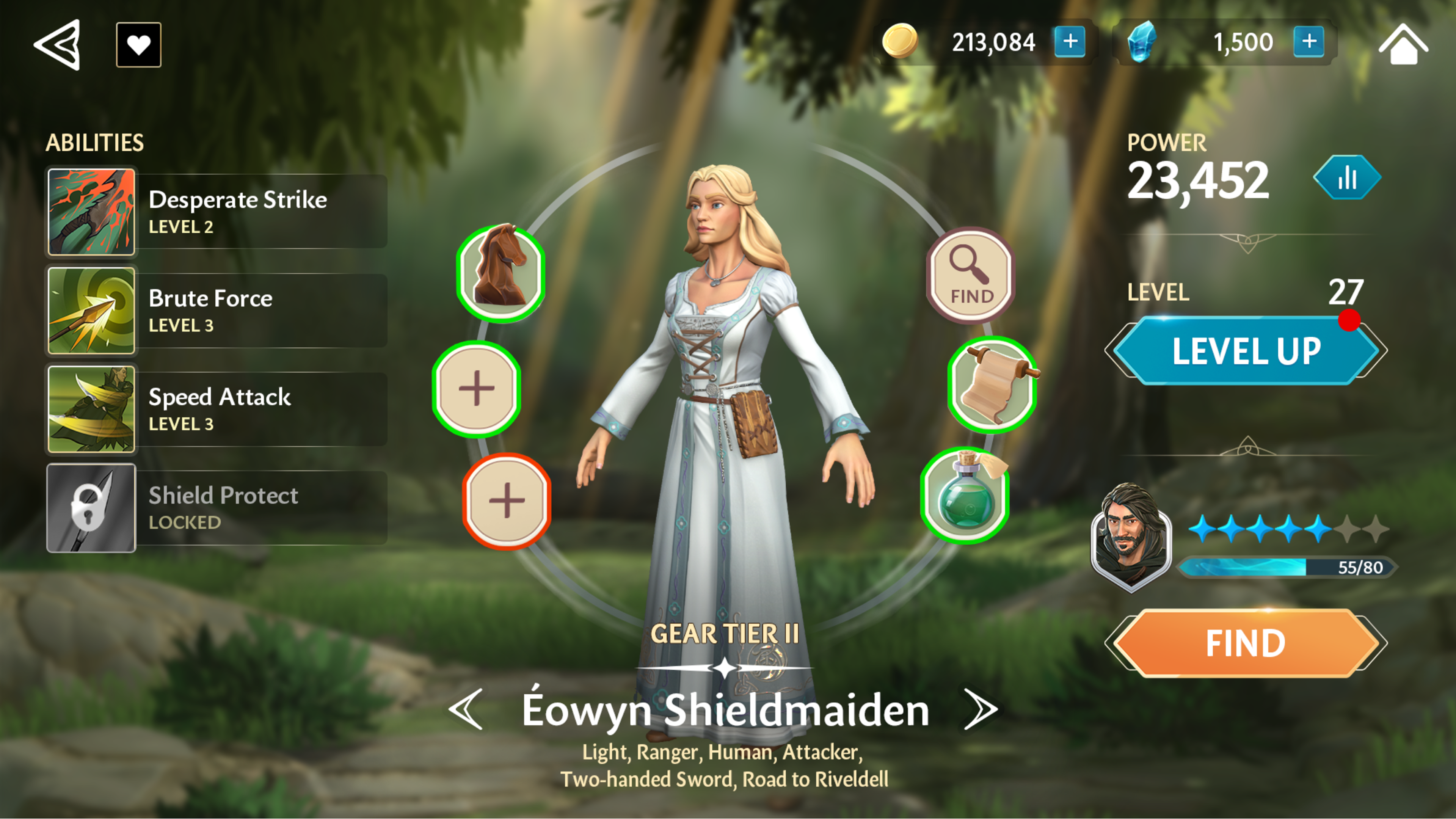Toggle the heart favorite button

138,45
